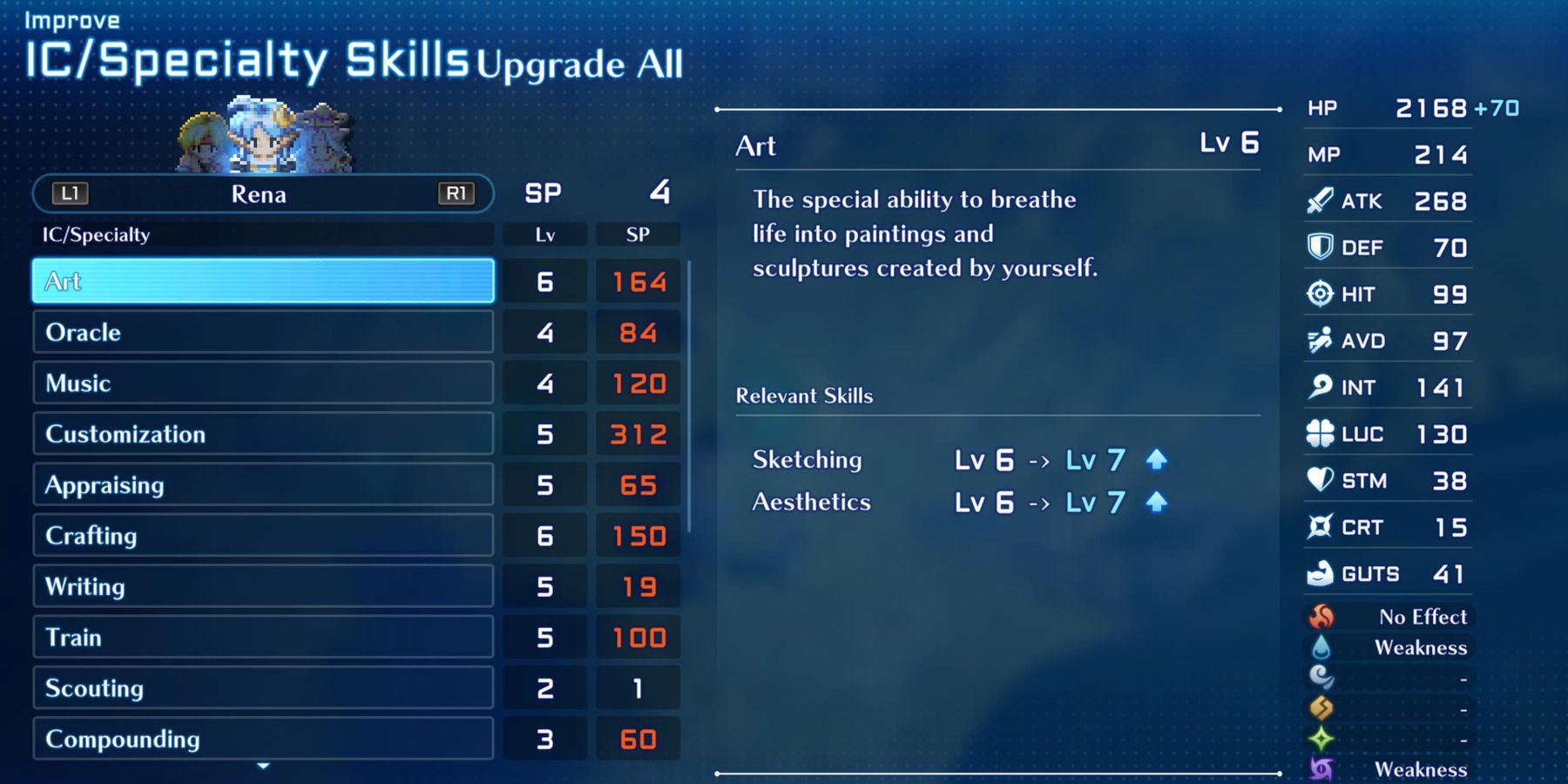
Task: Click Rena's character portrait
Action: 259,137
